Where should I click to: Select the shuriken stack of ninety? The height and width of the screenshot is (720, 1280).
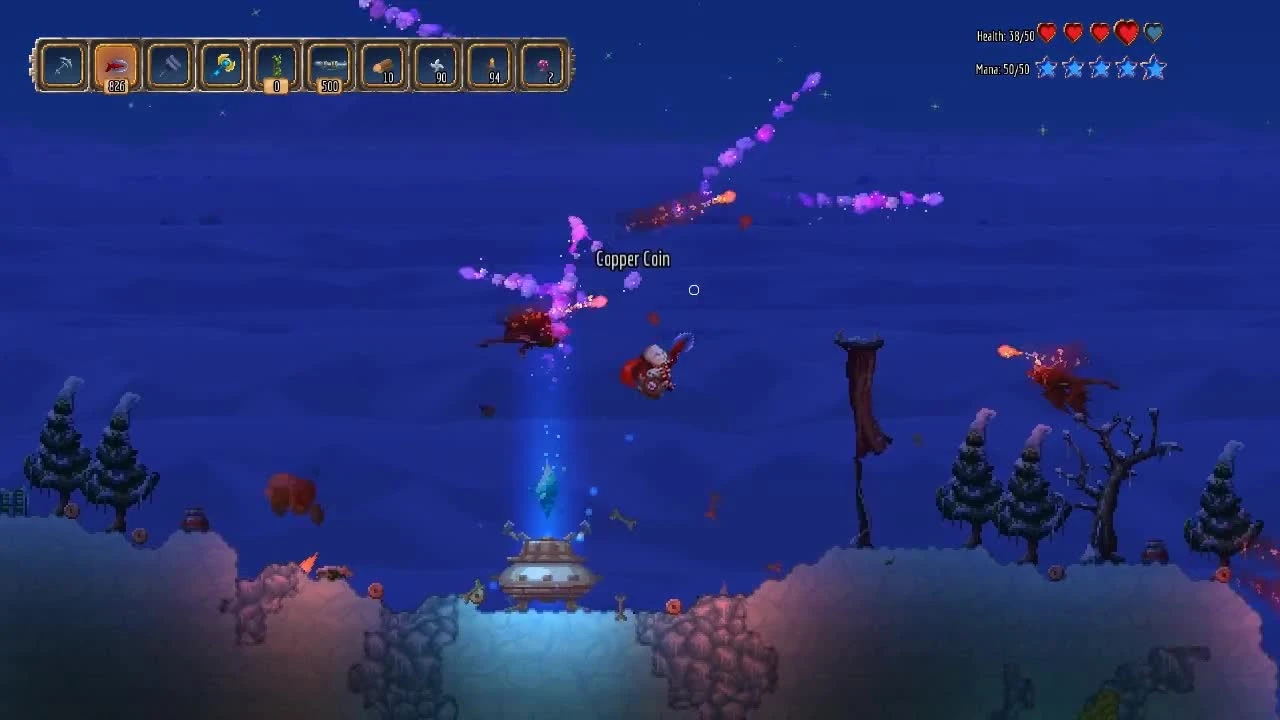tap(434, 64)
